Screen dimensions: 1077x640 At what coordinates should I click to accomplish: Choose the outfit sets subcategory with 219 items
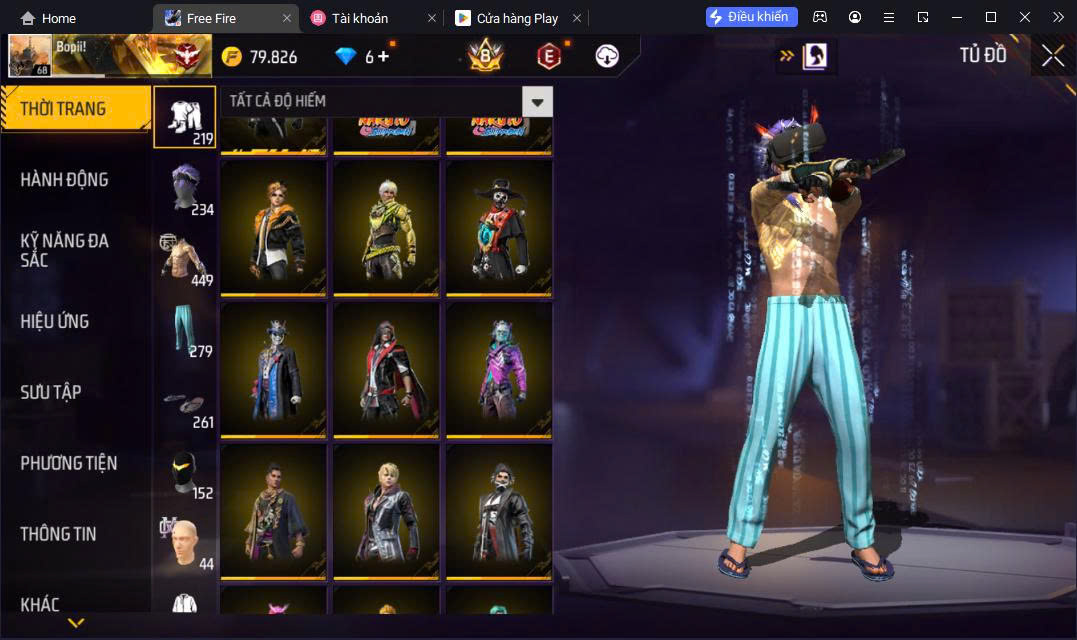click(185, 117)
